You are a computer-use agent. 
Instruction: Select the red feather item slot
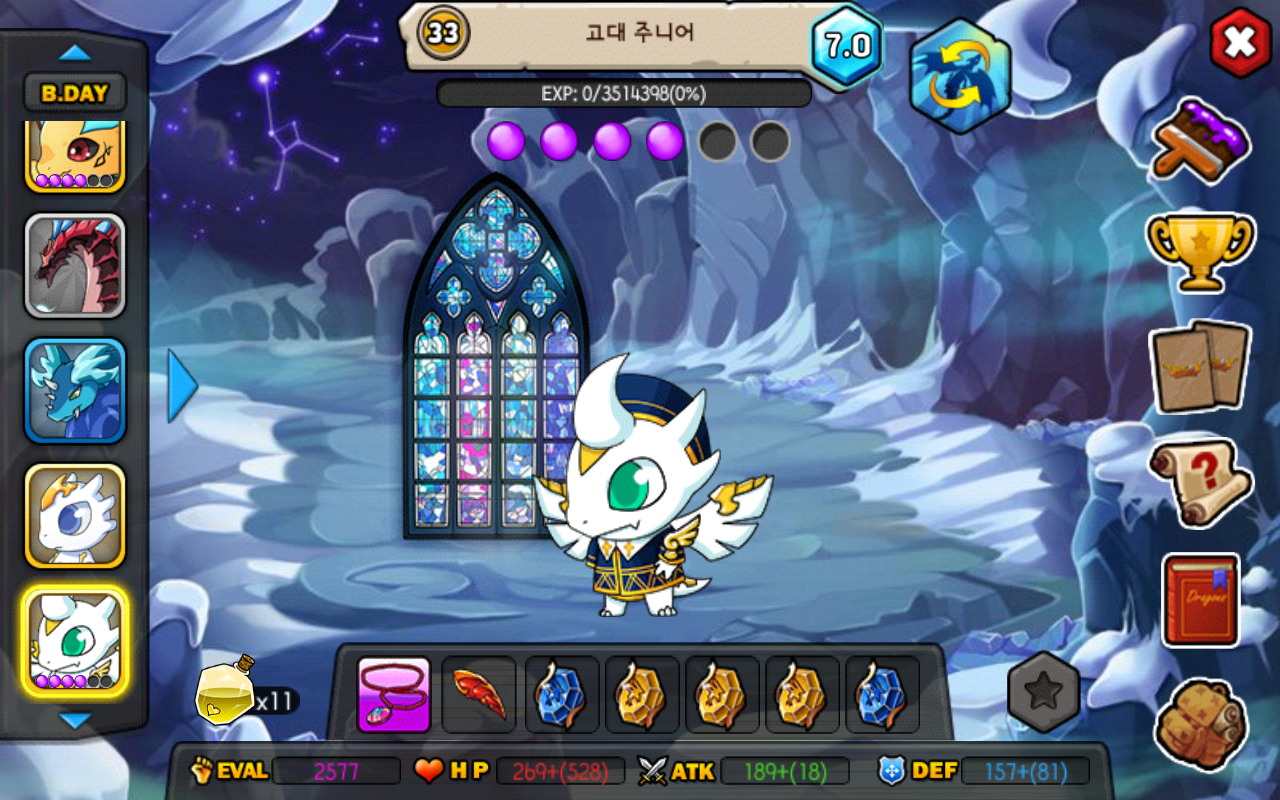pos(479,694)
